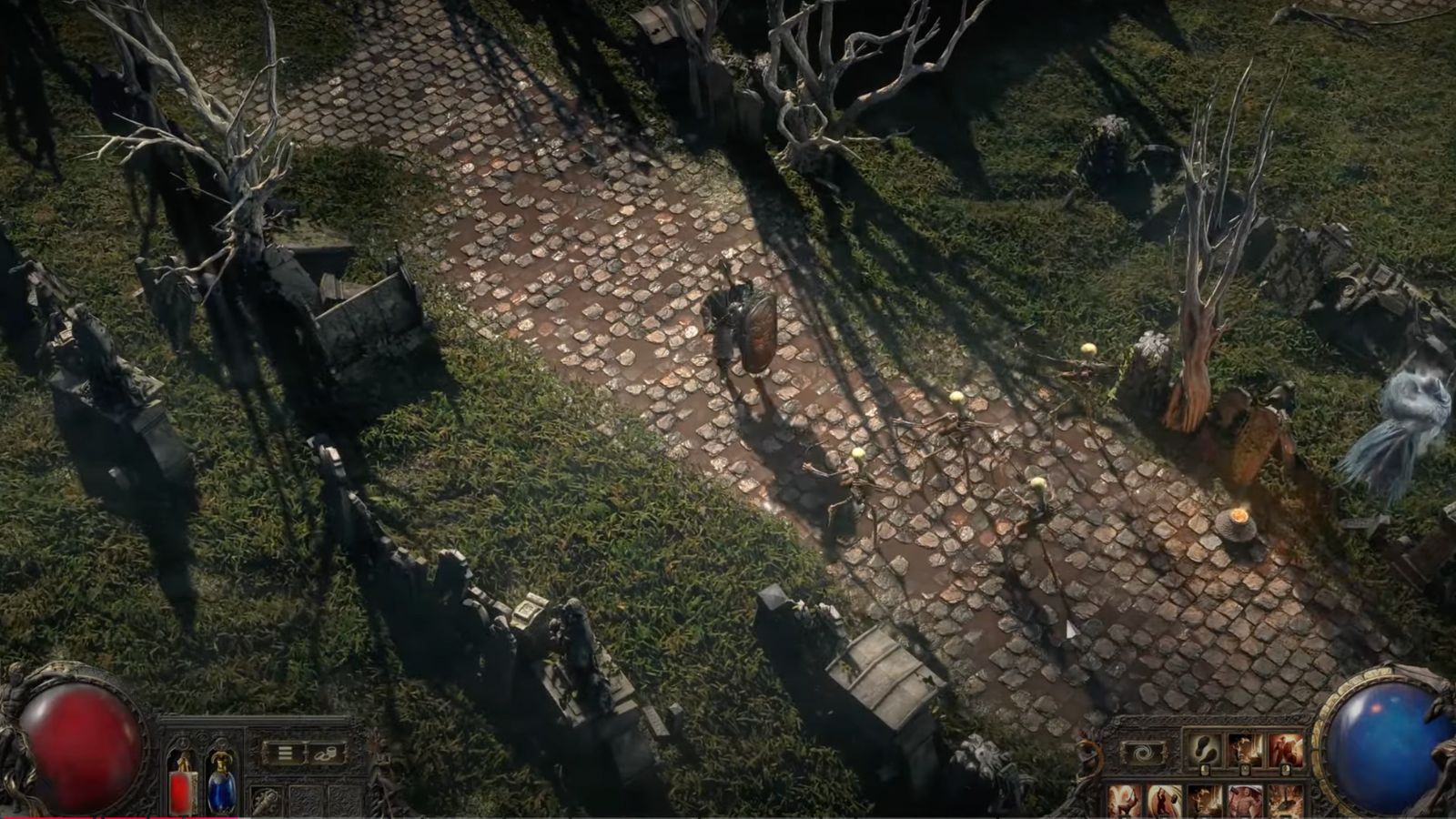This screenshot has height=819, width=1456.
Task: Activate the spiral skill on the skill bar
Action: pos(1145,752)
